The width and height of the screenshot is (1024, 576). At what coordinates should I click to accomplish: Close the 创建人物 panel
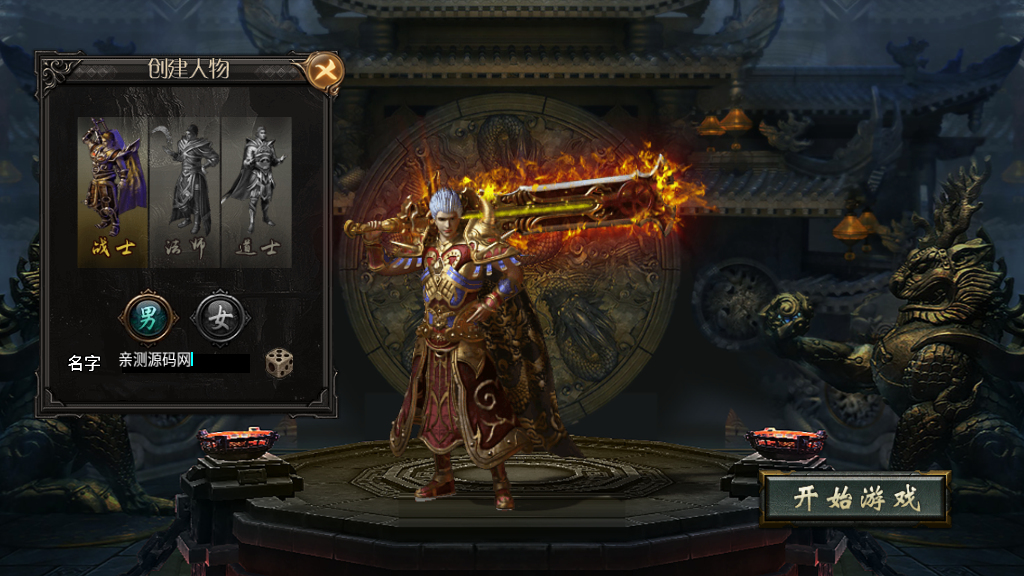click(x=324, y=70)
